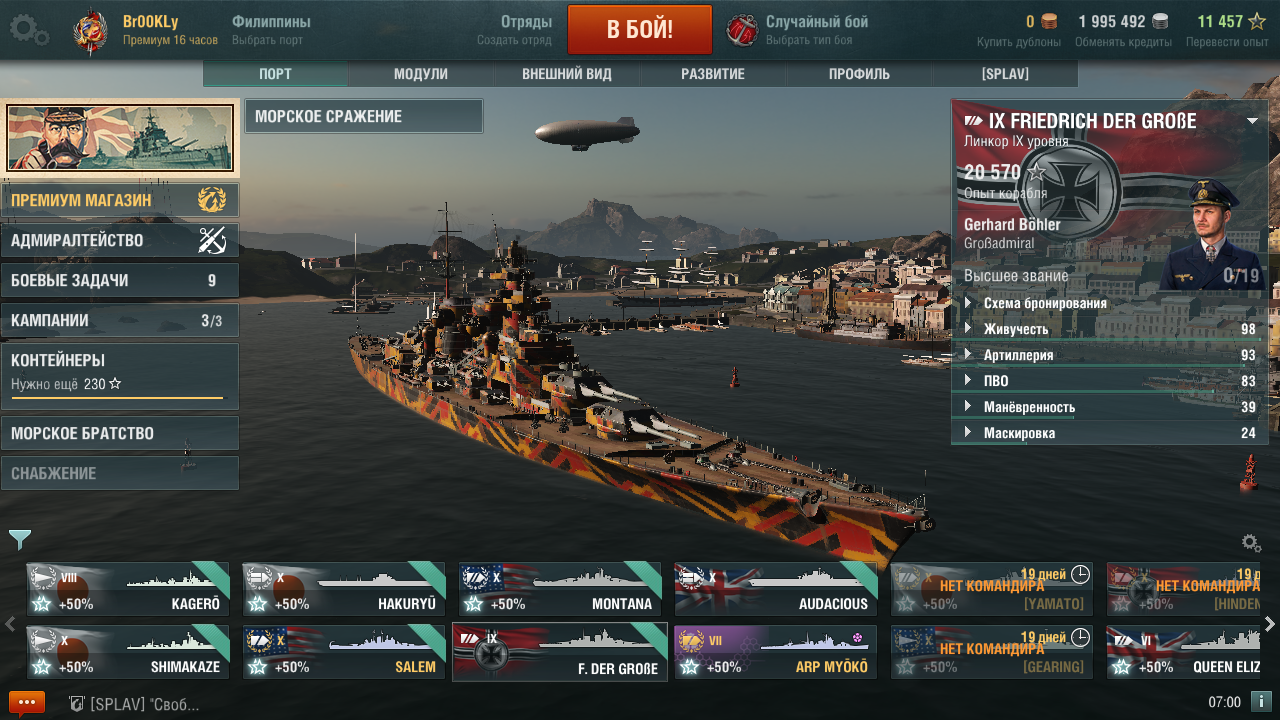Switch to the МОДУЛИ tab

pyautogui.click(x=420, y=74)
